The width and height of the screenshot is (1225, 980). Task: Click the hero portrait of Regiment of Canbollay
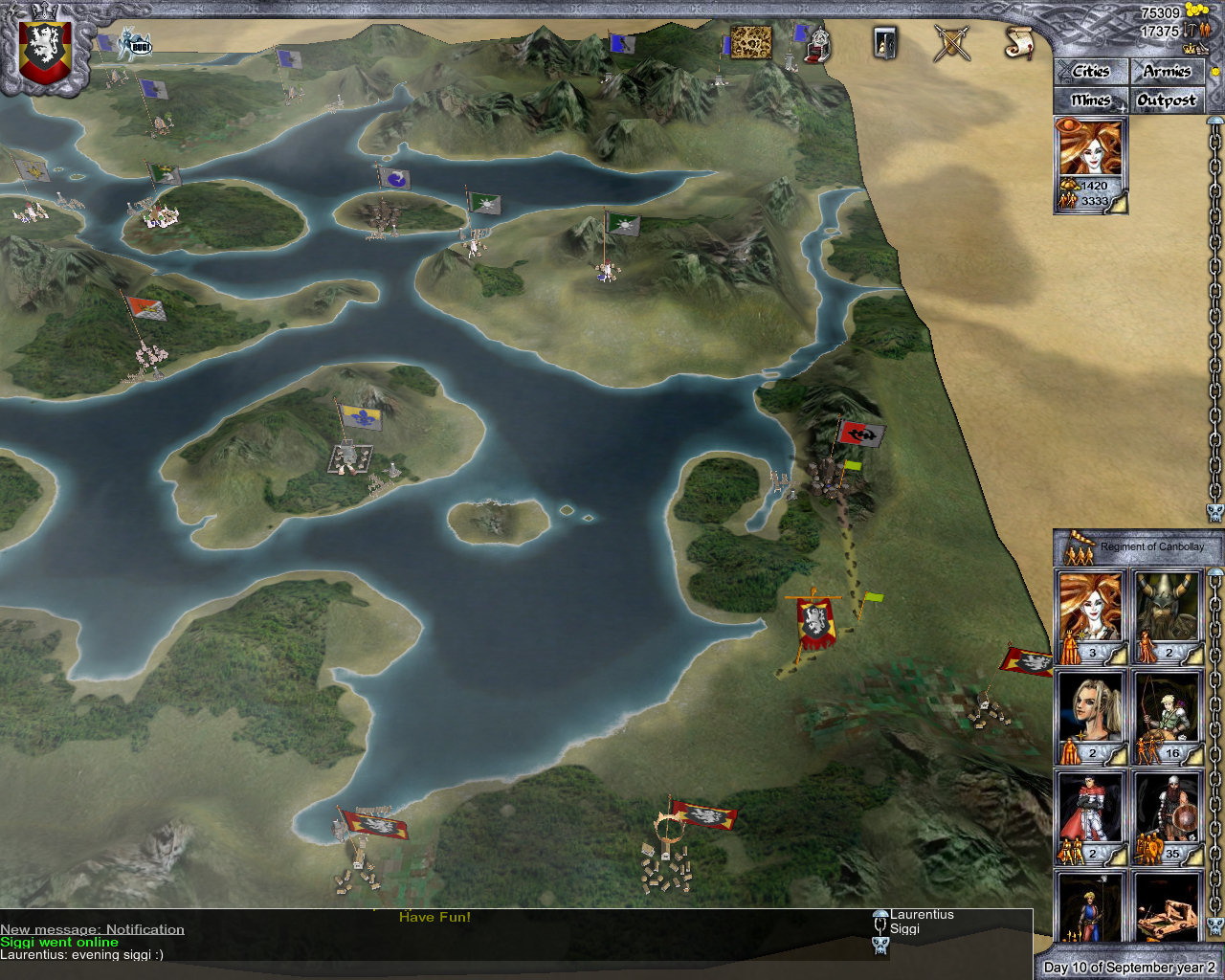click(1089, 608)
